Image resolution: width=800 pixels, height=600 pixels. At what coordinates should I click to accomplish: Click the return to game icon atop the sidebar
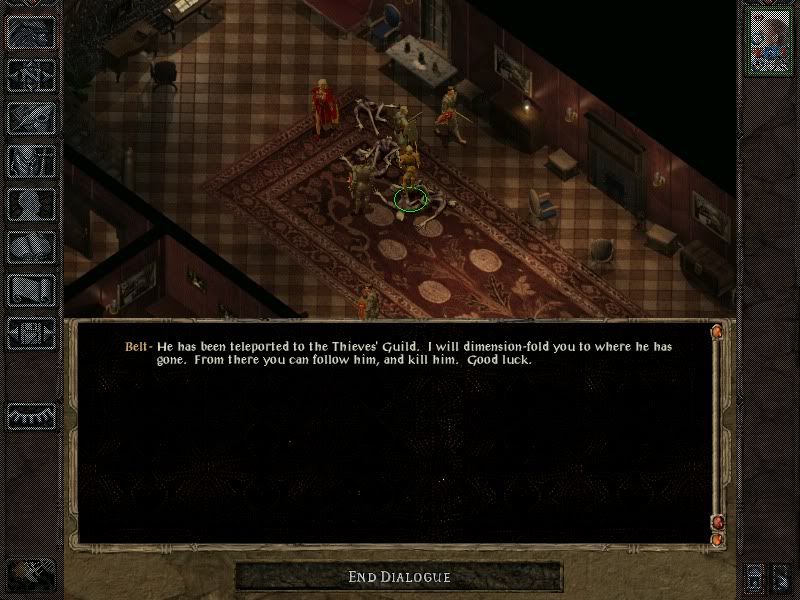[31, 33]
